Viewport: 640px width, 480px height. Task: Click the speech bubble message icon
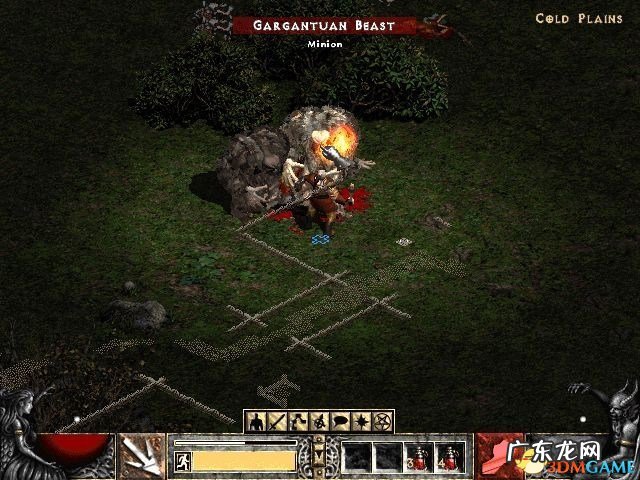(x=339, y=422)
